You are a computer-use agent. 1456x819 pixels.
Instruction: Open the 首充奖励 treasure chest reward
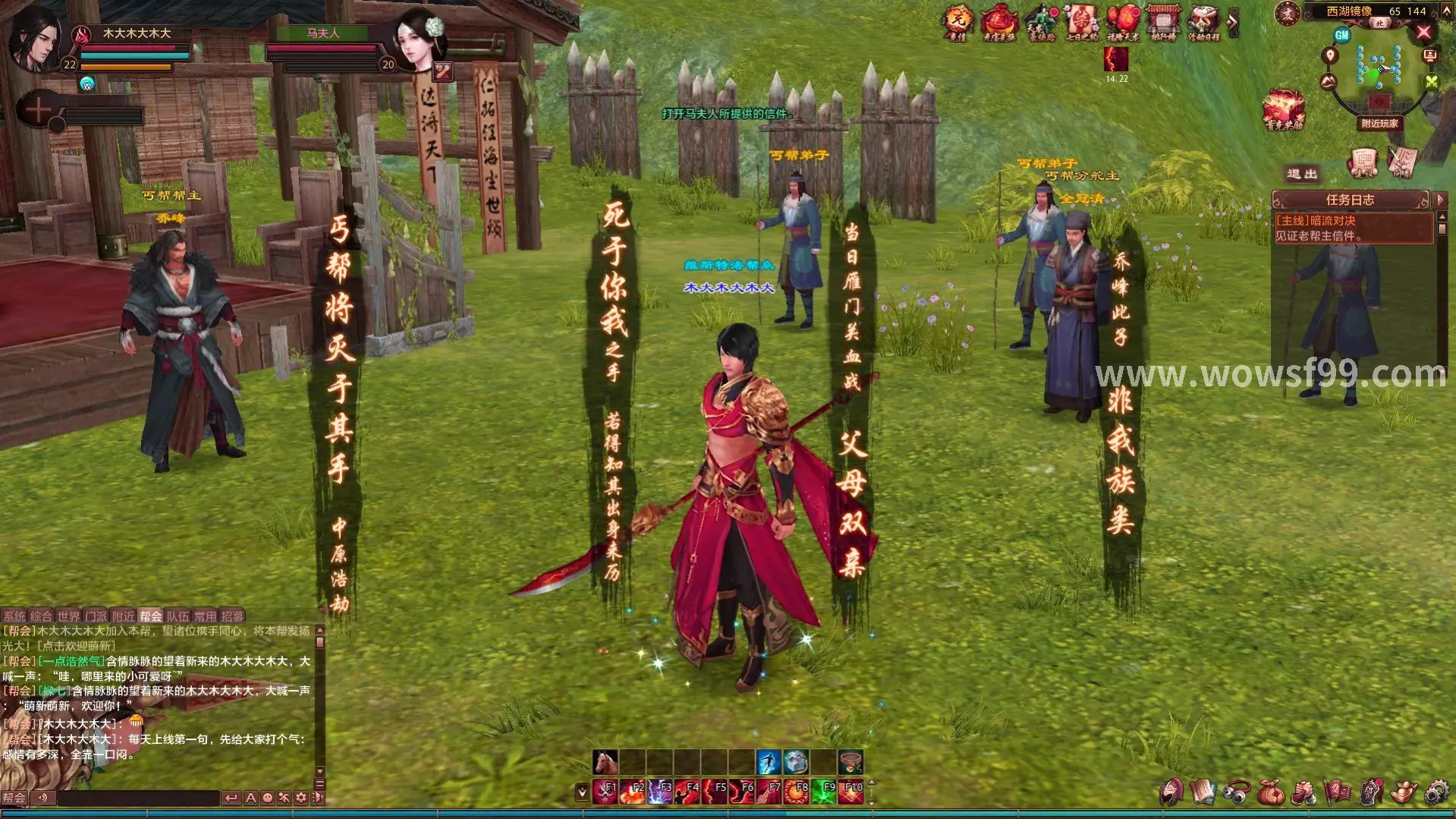[x=1283, y=110]
